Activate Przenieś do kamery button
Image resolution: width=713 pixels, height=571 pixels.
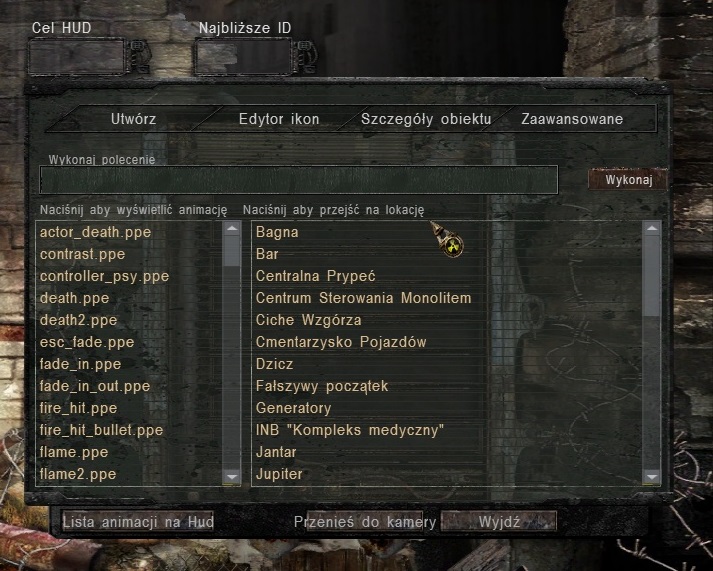tap(364, 522)
